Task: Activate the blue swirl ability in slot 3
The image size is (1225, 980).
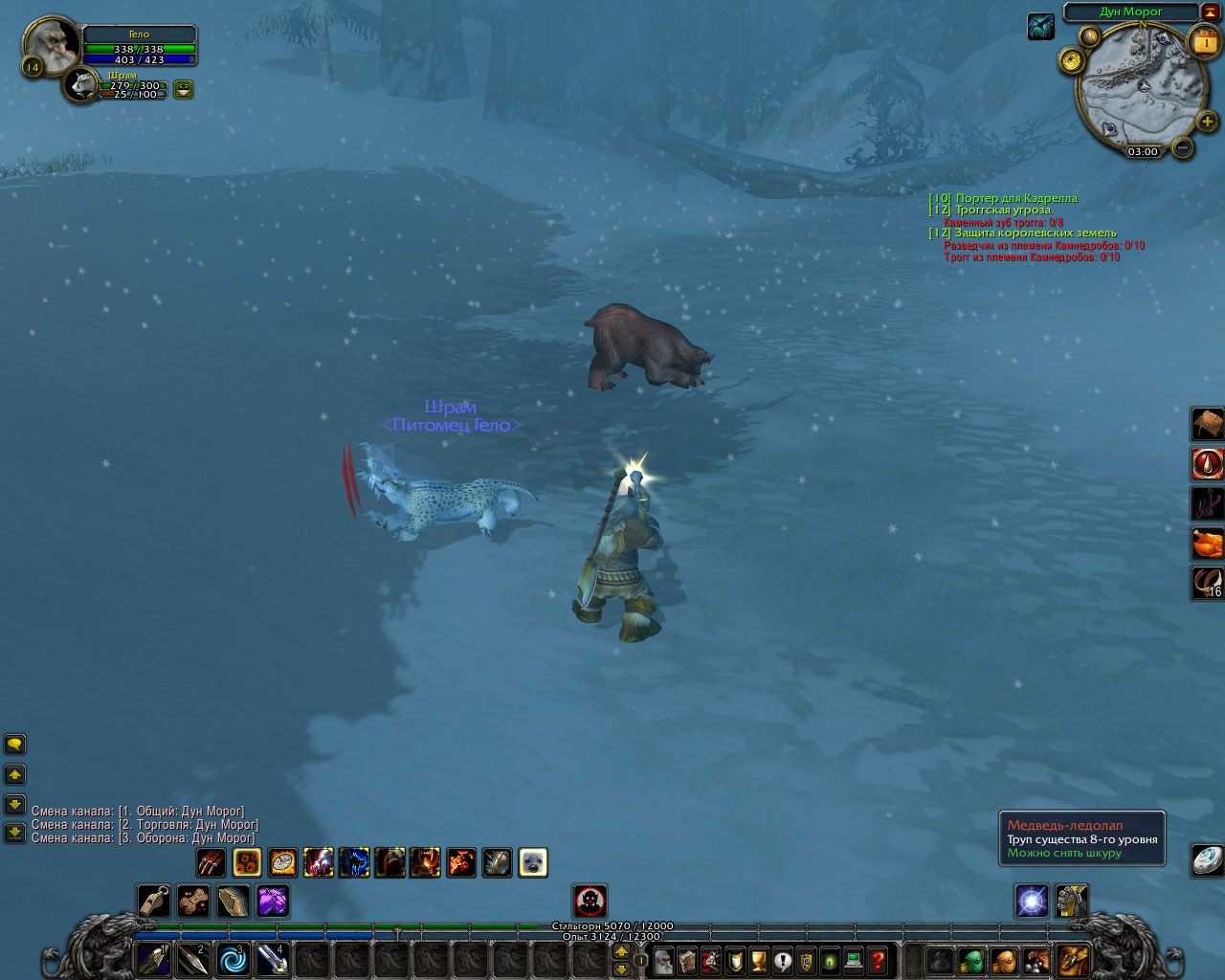Action: click(x=233, y=959)
